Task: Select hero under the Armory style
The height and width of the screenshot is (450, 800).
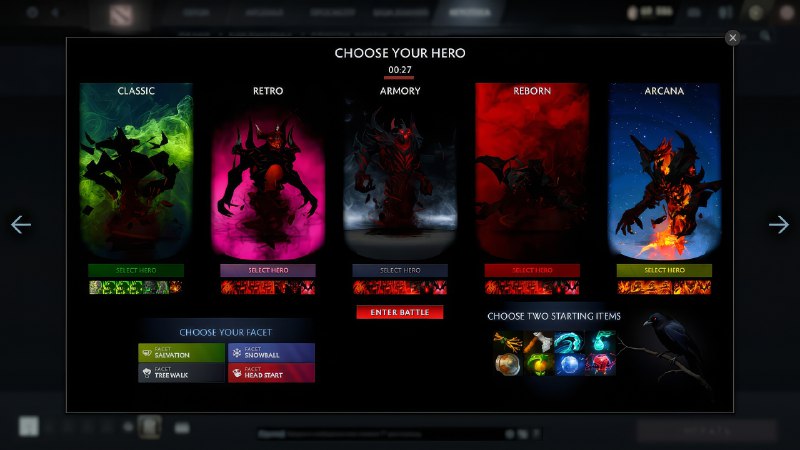Action: tap(400, 270)
